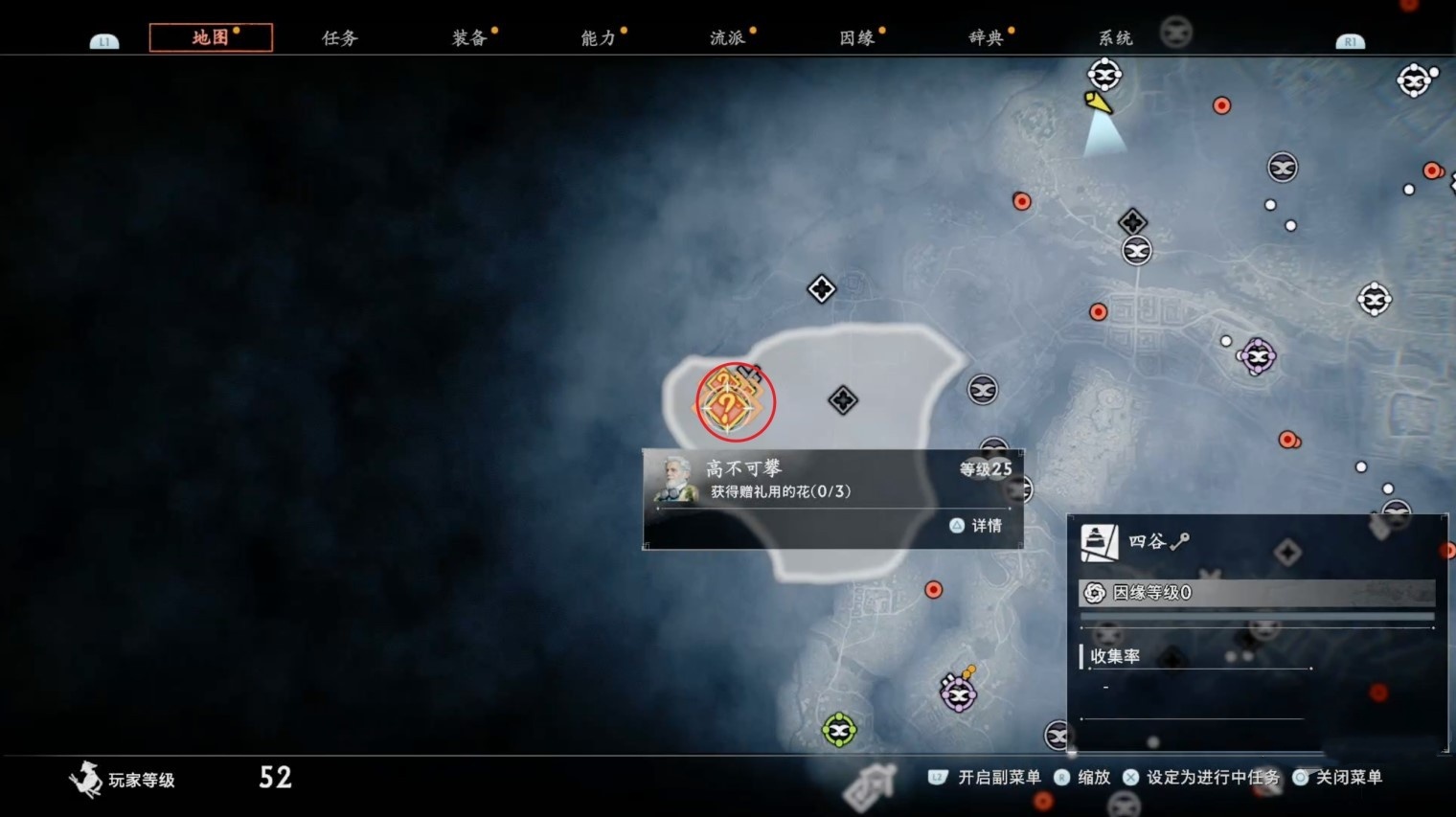Open the 装备 equipment tab
Viewport: 1456px width, 817px height.
pos(469,38)
